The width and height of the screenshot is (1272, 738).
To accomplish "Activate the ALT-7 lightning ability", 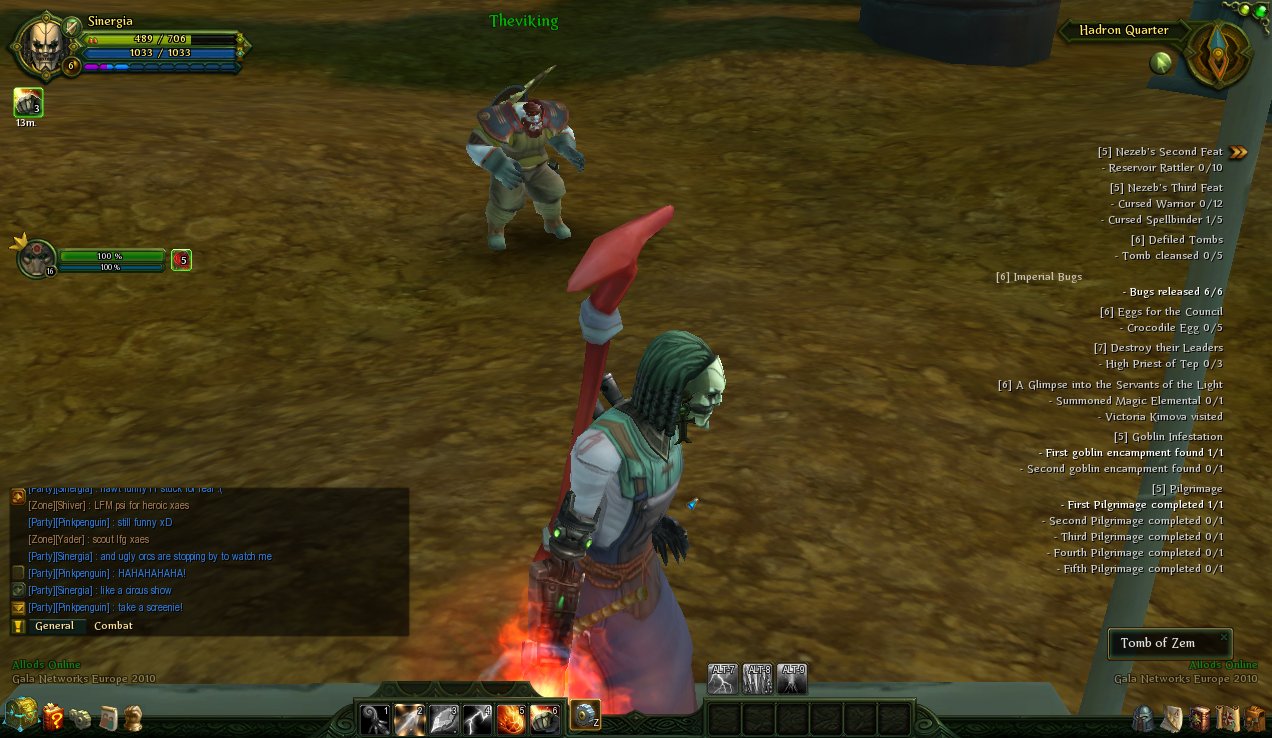I will pyautogui.click(x=722, y=678).
